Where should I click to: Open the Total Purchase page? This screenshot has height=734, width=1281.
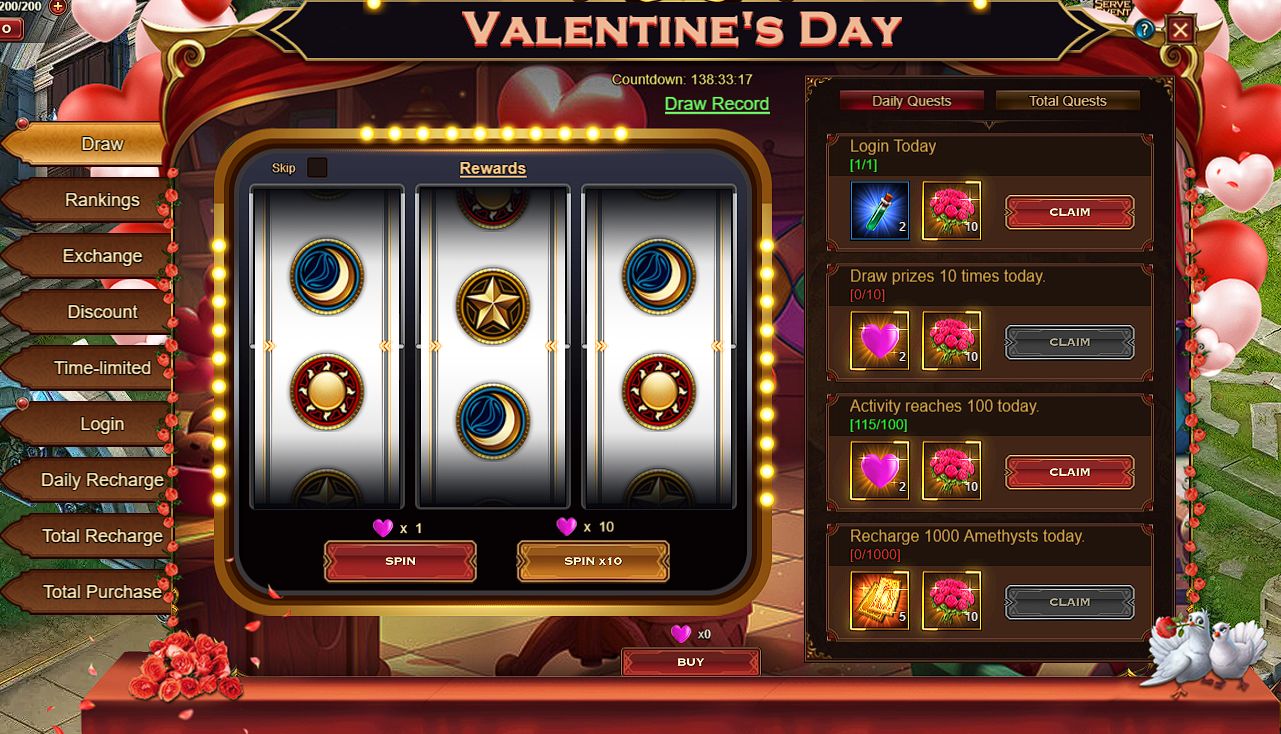pyautogui.click(x=102, y=592)
